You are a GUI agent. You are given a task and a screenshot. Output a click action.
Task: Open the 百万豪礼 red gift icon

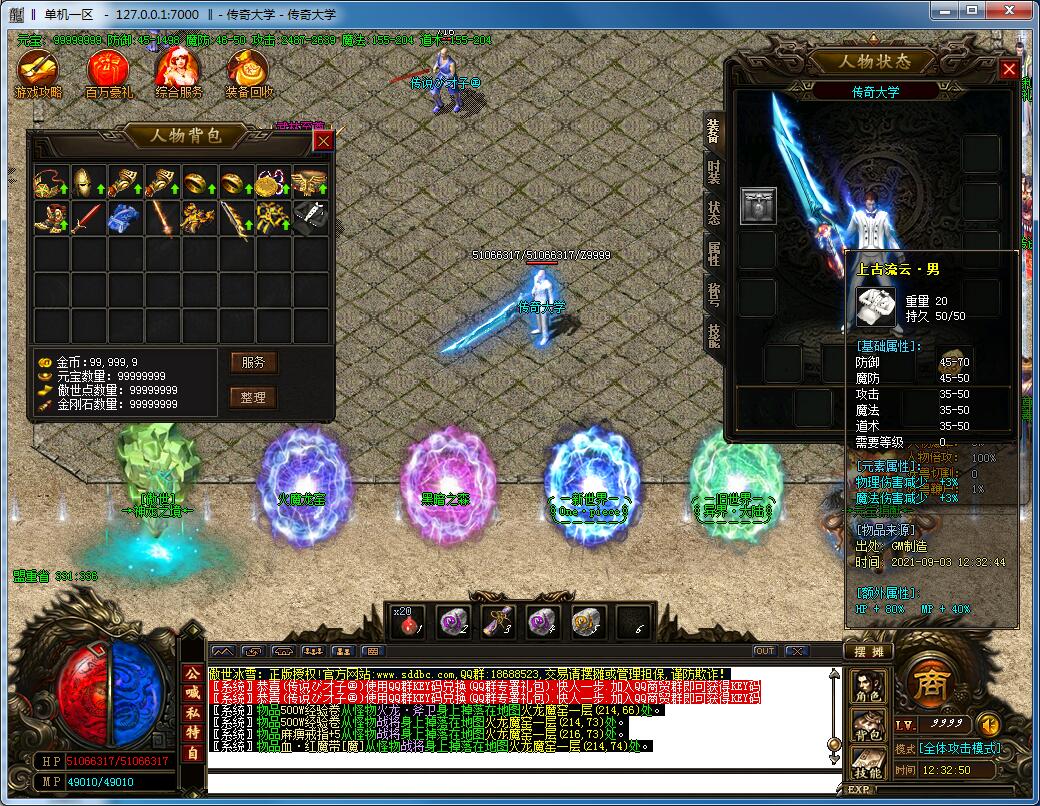pyautogui.click(x=108, y=73)
